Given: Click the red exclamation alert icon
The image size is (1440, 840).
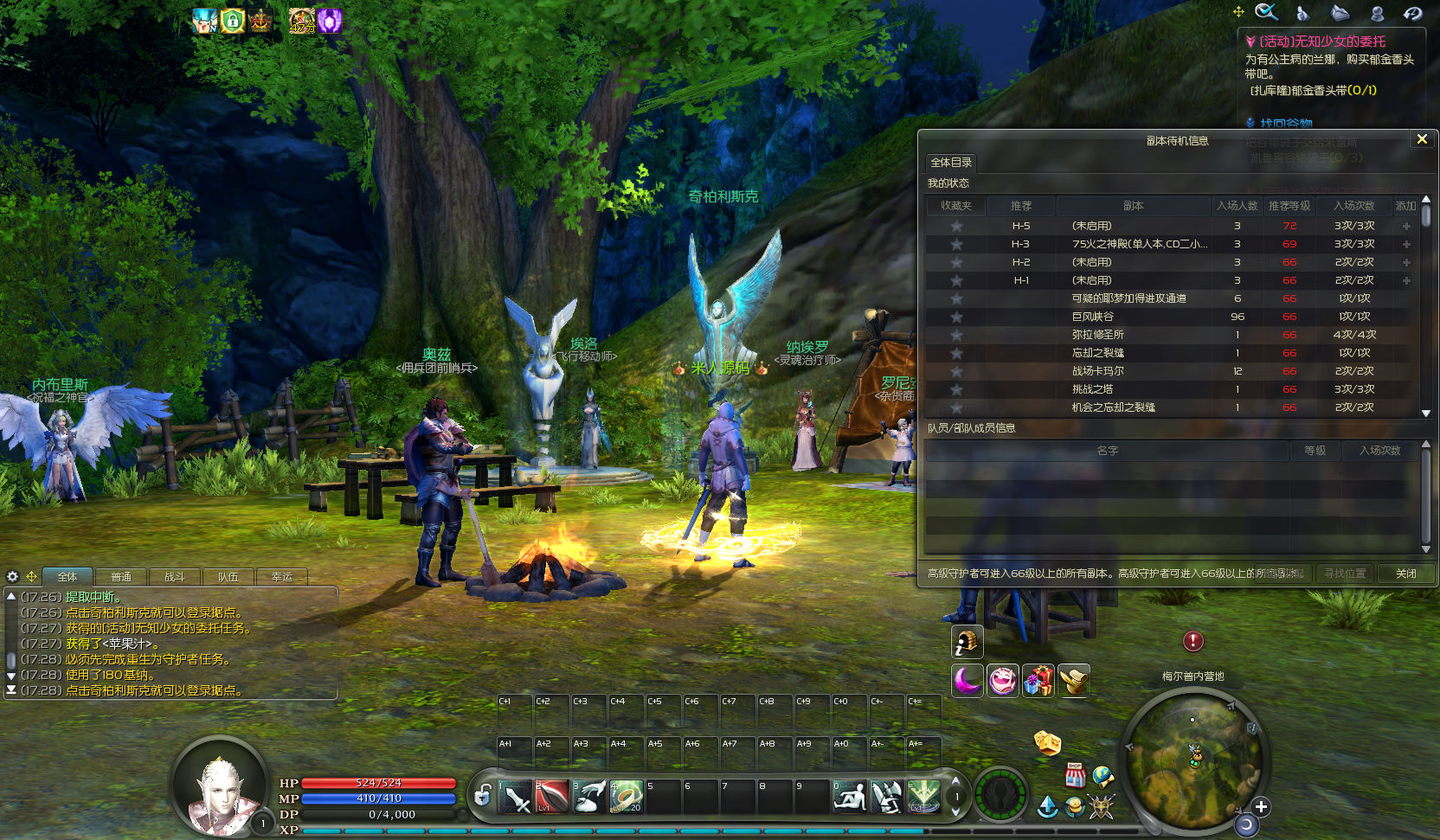Looking at the screenshot, I should (1193, 641).
